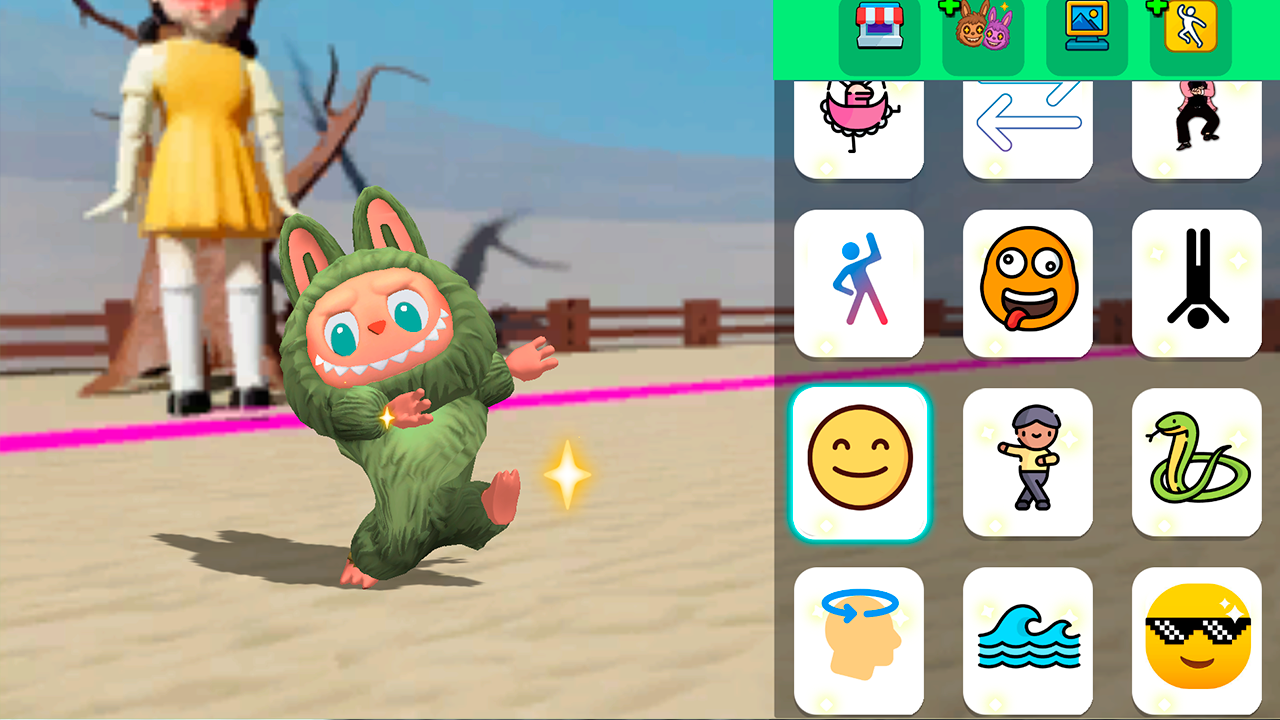Add a new character via the green plus badge
1280x720 pixels.
click(946, 9)
